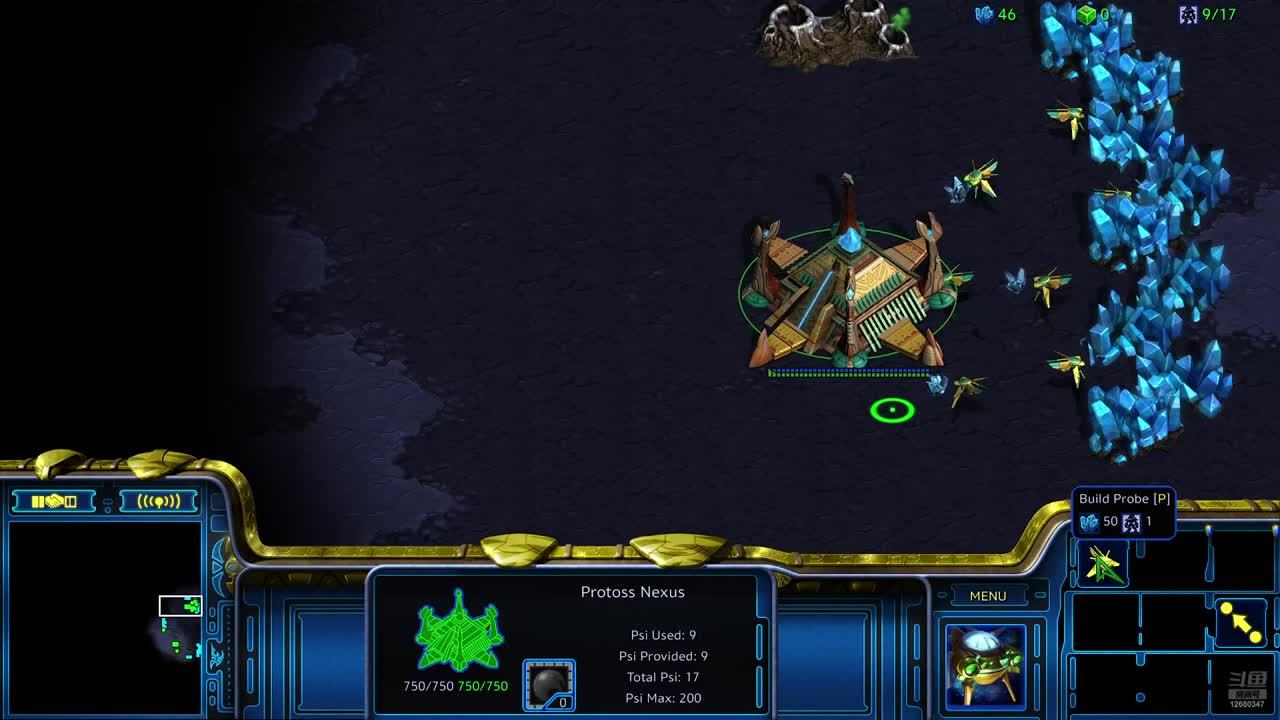Click the Build Probe command icon

(x=1102, y=565)
